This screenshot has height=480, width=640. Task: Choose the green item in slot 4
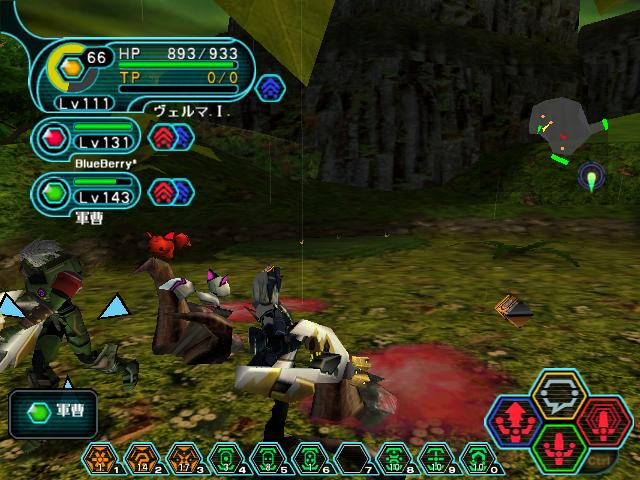pos(224,458)
